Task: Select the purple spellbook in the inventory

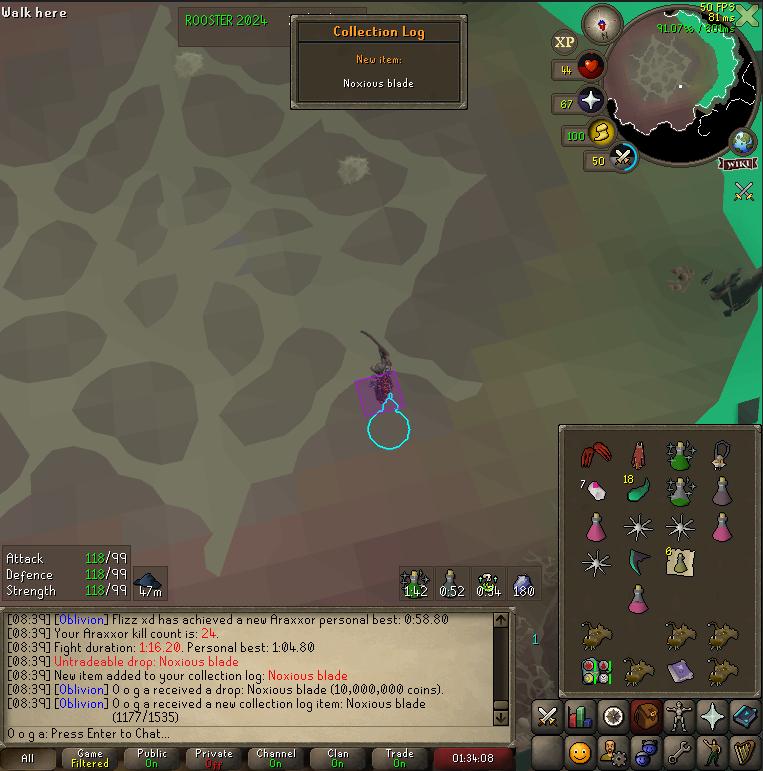Action: [681, 671]
